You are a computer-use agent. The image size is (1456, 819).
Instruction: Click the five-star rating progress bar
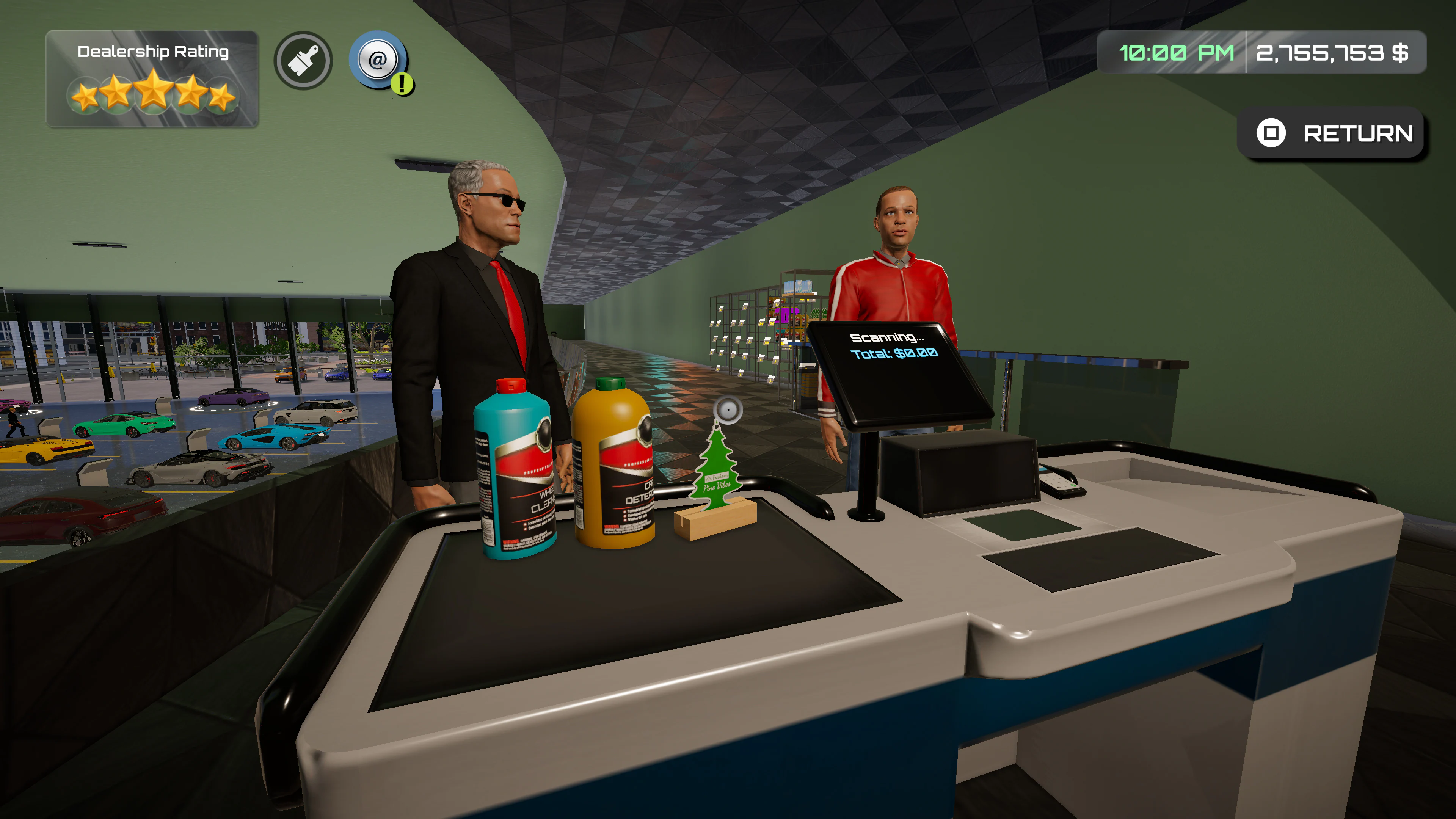point(152,94)
